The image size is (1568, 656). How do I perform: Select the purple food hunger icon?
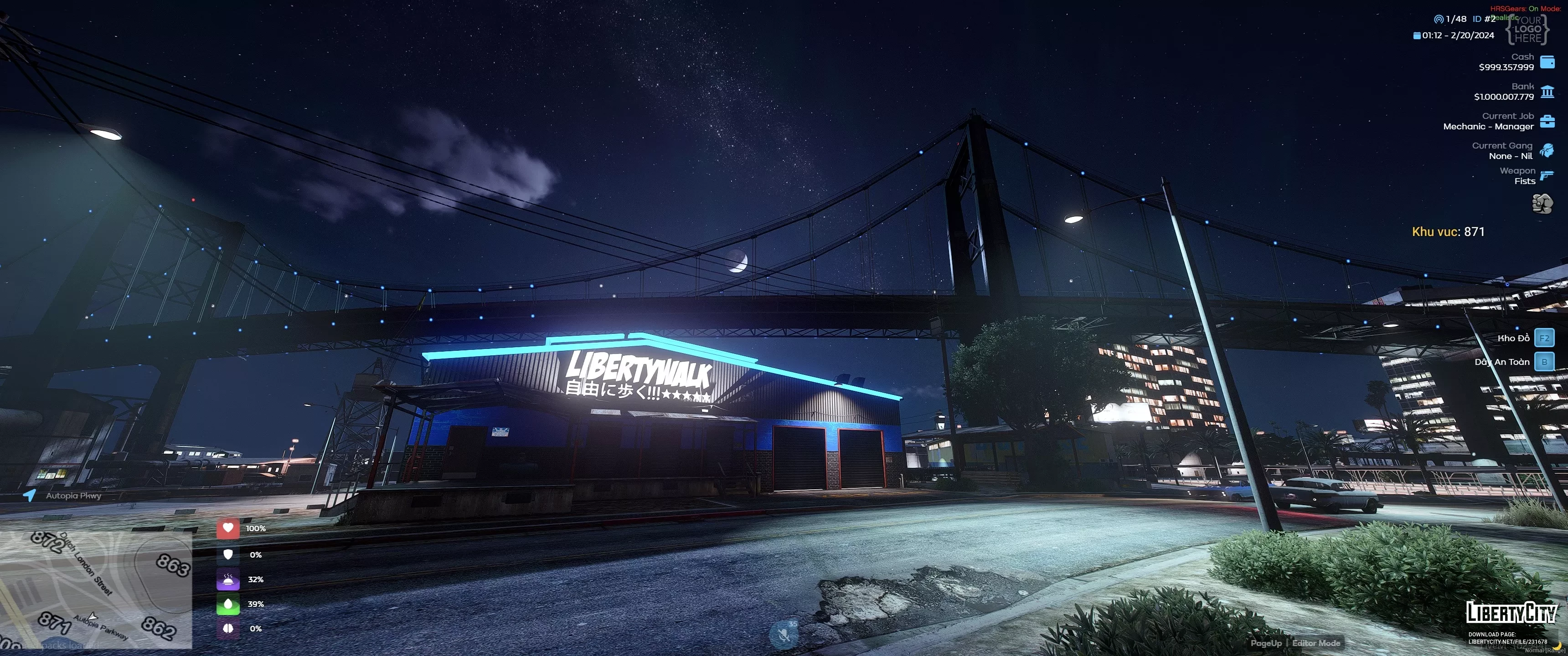point(228,579)
